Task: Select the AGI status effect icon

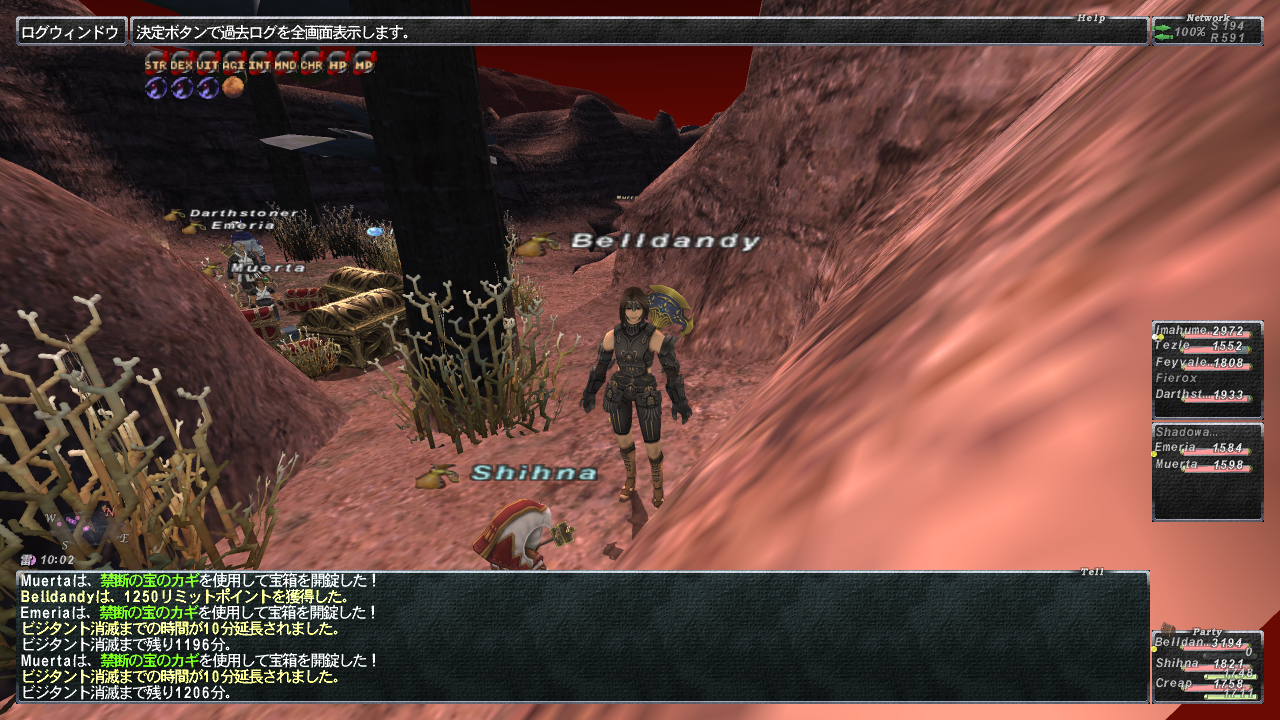Action: (233, 63)
